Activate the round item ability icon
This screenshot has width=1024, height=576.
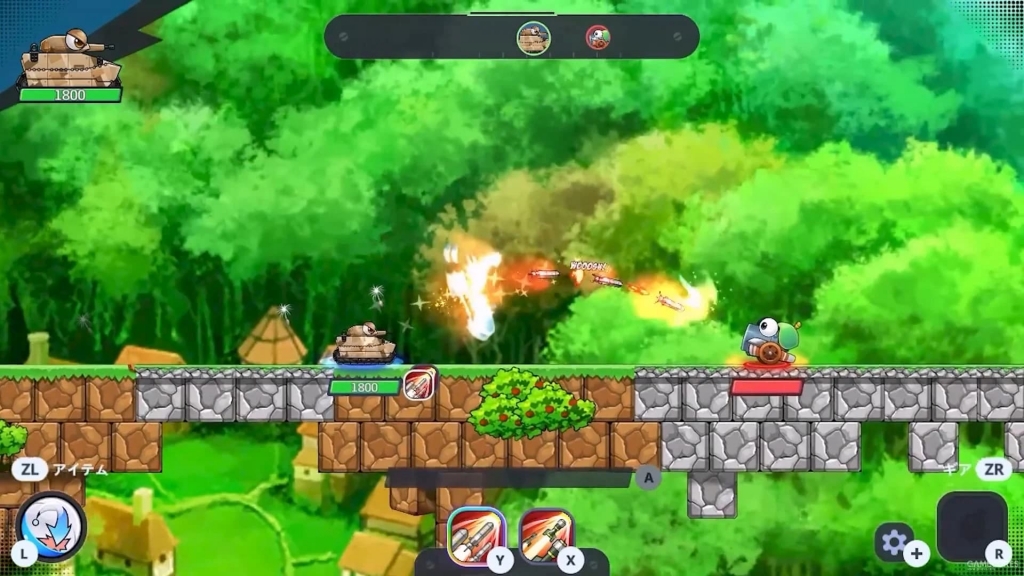point(51,523)
